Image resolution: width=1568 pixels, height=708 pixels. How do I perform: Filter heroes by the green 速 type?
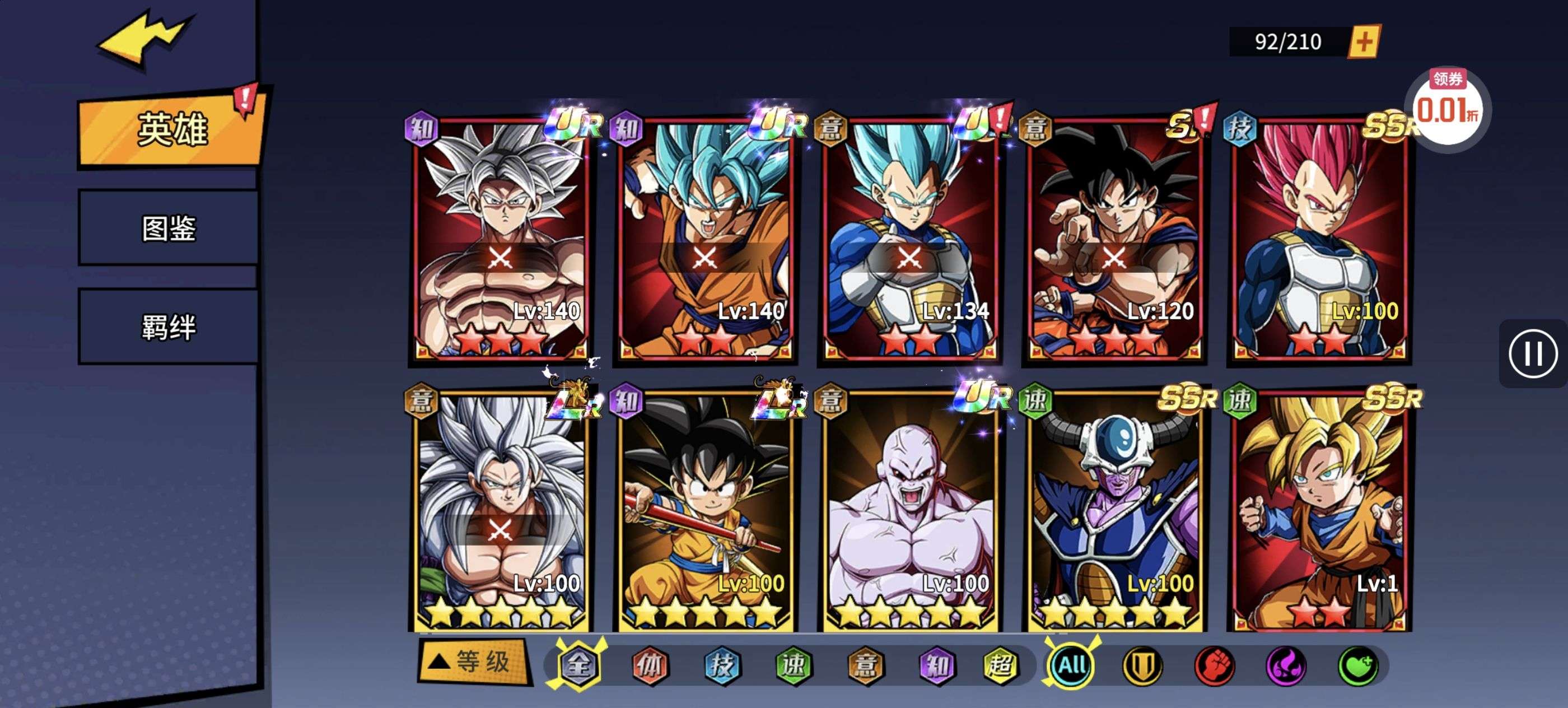click(x=793, y=665)
